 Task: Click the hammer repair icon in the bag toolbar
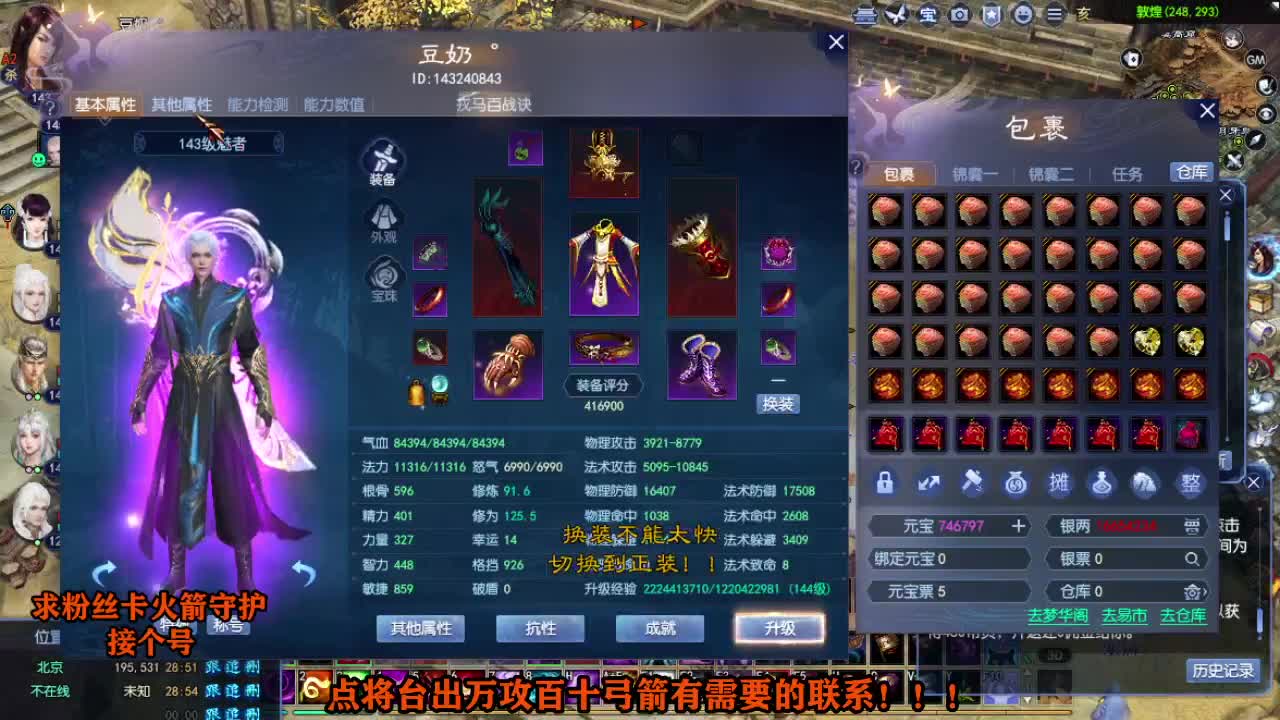click(971, 484)
